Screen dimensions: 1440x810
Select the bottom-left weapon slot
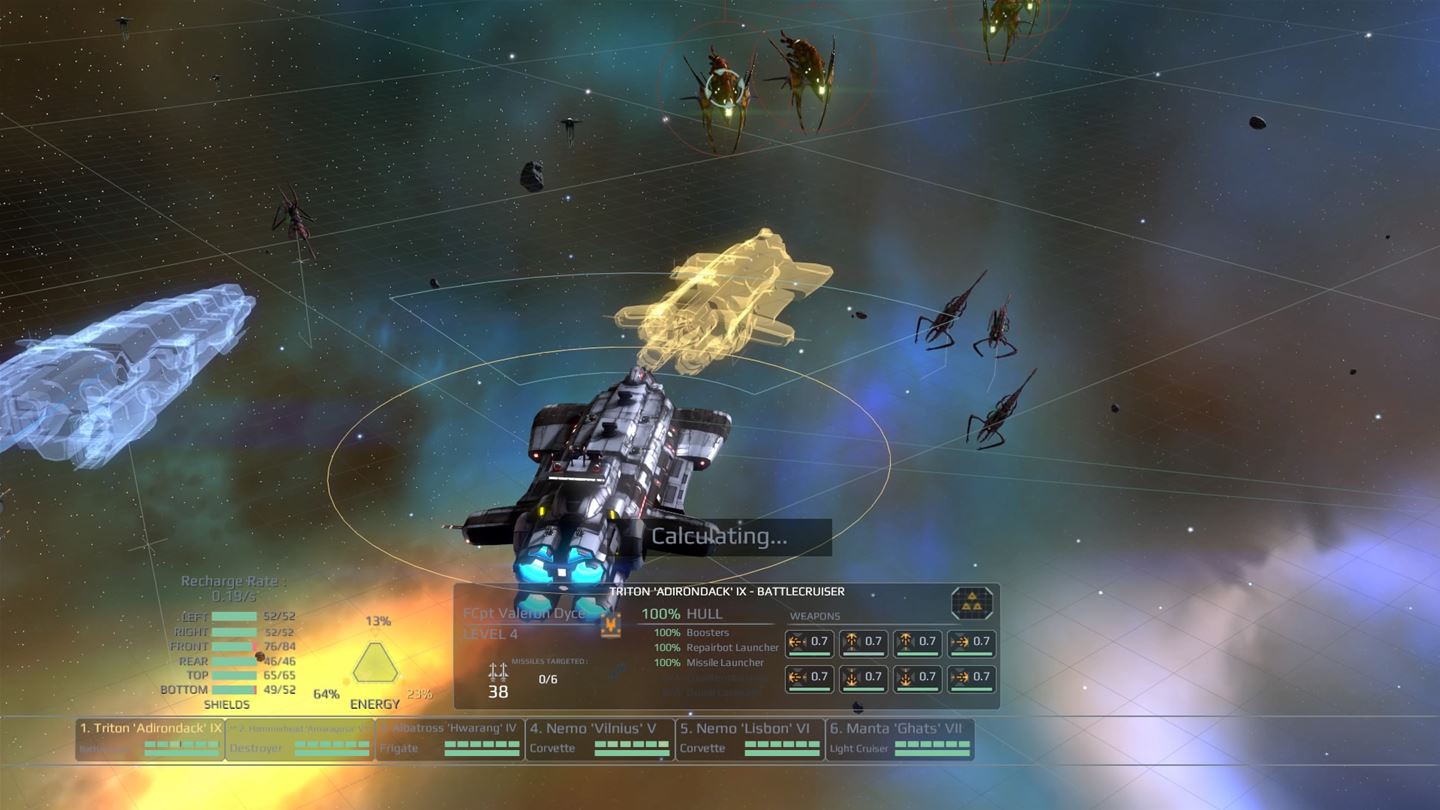[x=810, y=680]
